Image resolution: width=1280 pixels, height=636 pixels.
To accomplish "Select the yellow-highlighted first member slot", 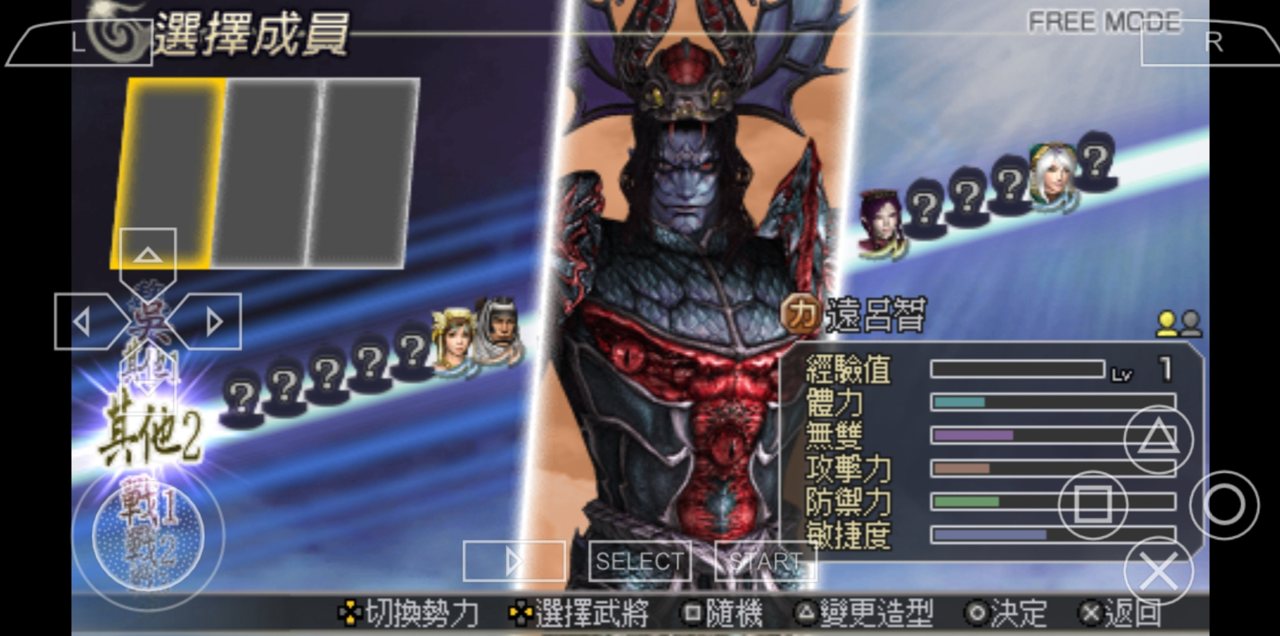I will point(168,172).
